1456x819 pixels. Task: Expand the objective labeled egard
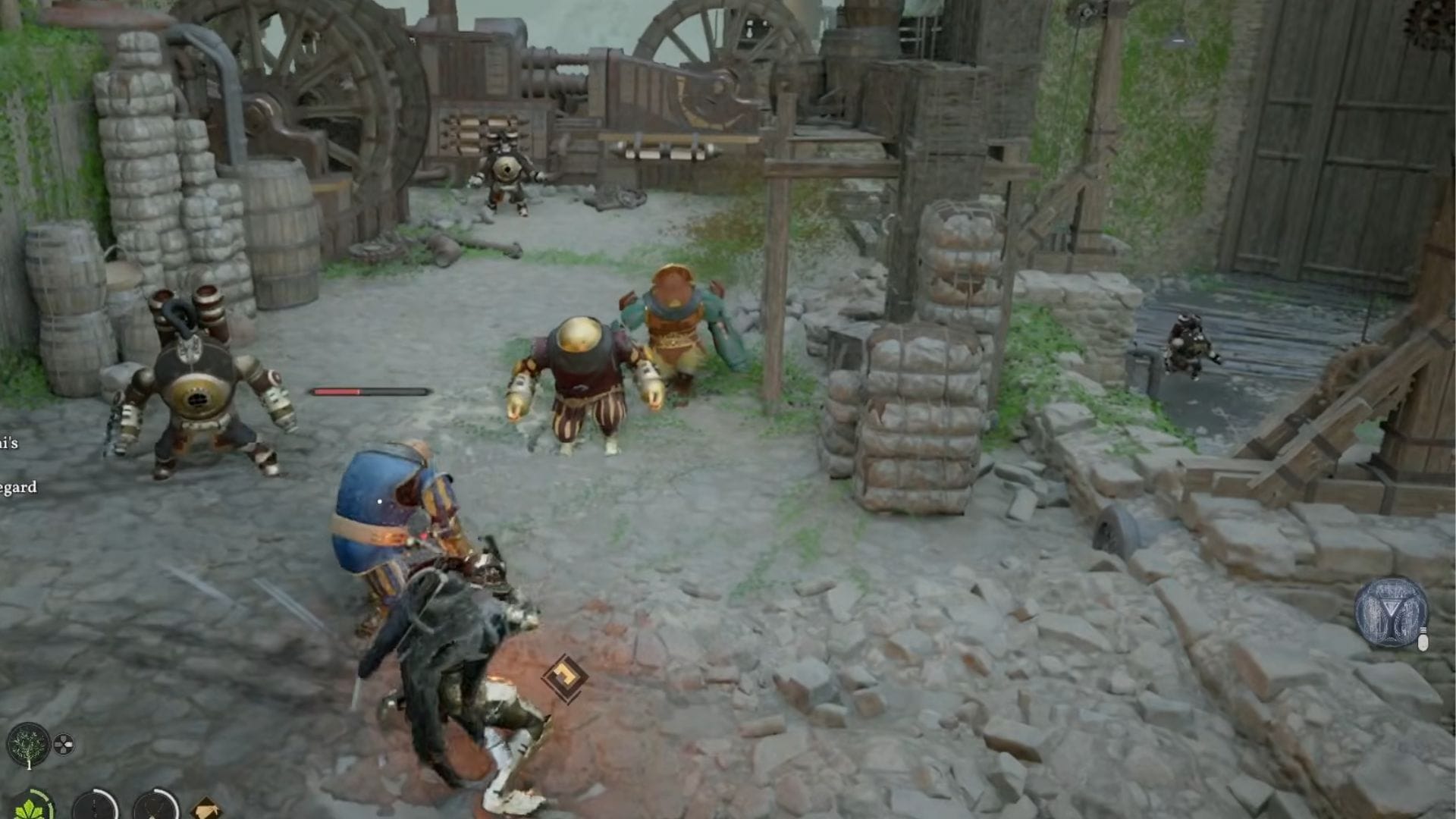pyautogui.click(x=17, y=489)
